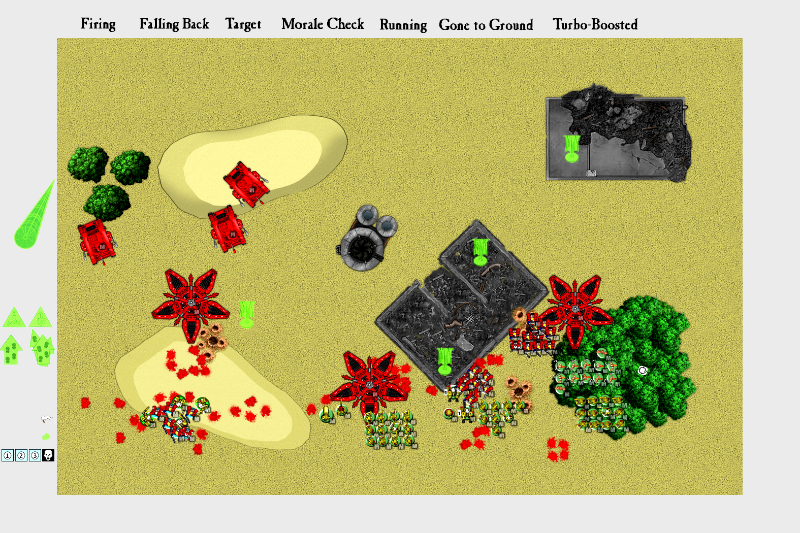Pick the number 2 marker token
The height and width of the screenshot is (533, 800).
tap(21, 456)
